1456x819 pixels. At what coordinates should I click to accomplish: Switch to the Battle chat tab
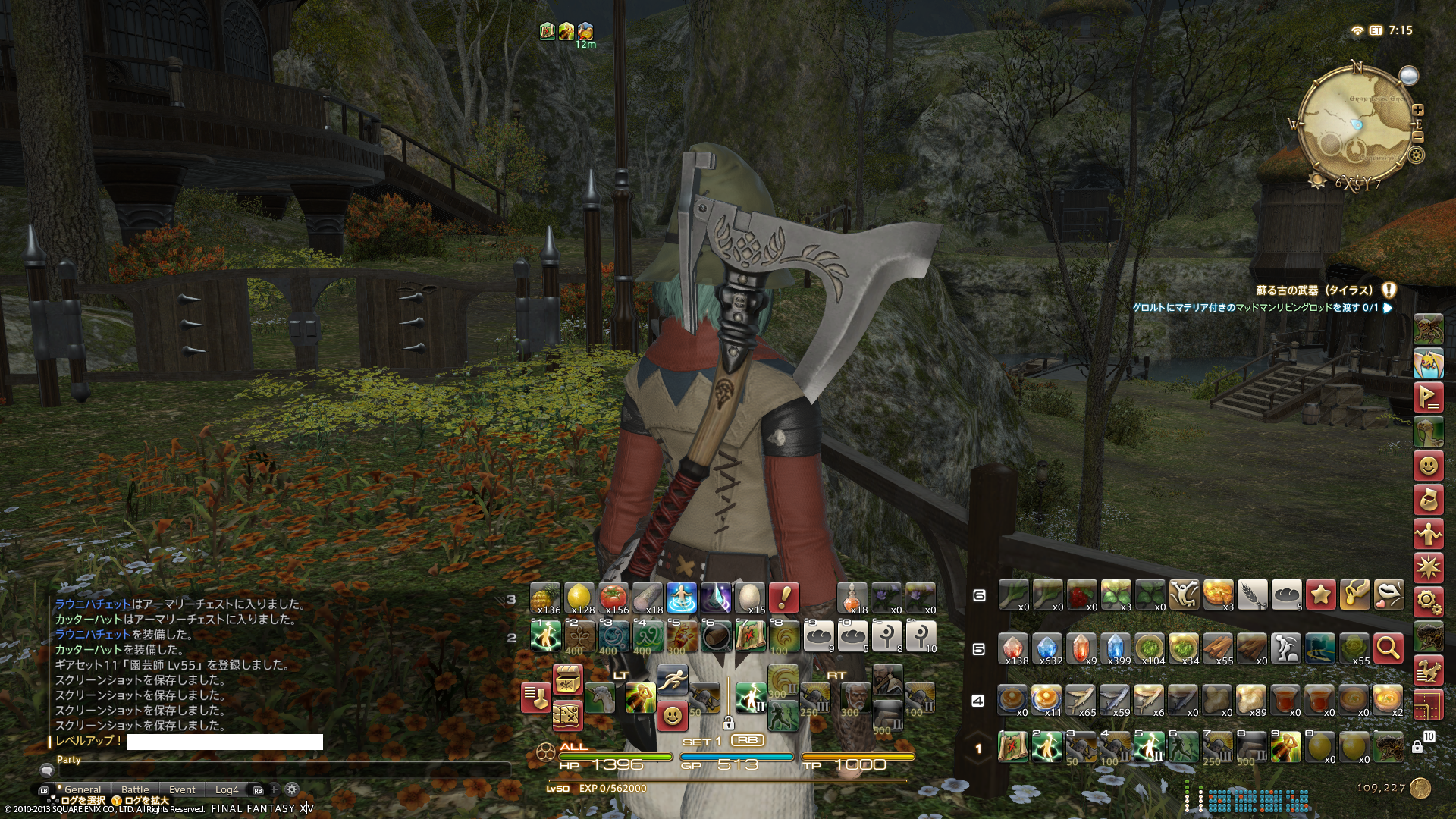[135, 789]
